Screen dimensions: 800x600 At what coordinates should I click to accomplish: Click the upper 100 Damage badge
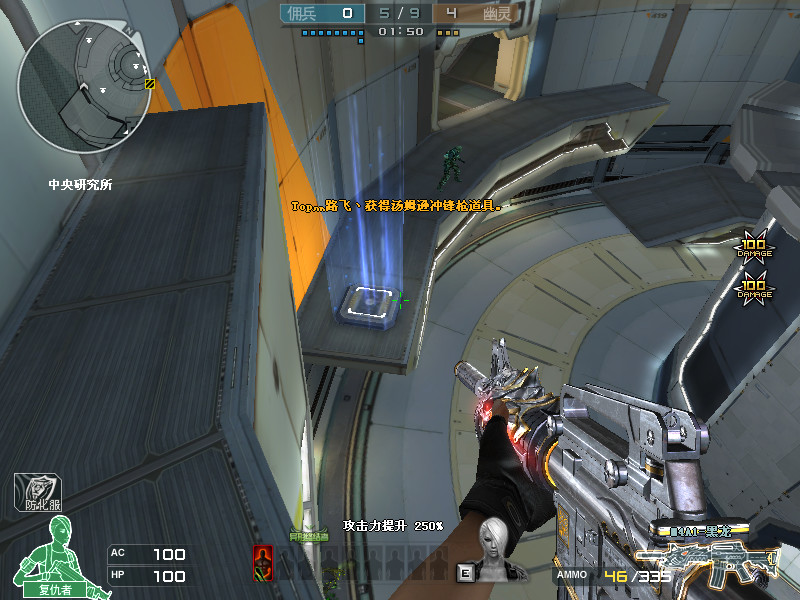coord(752,247)
